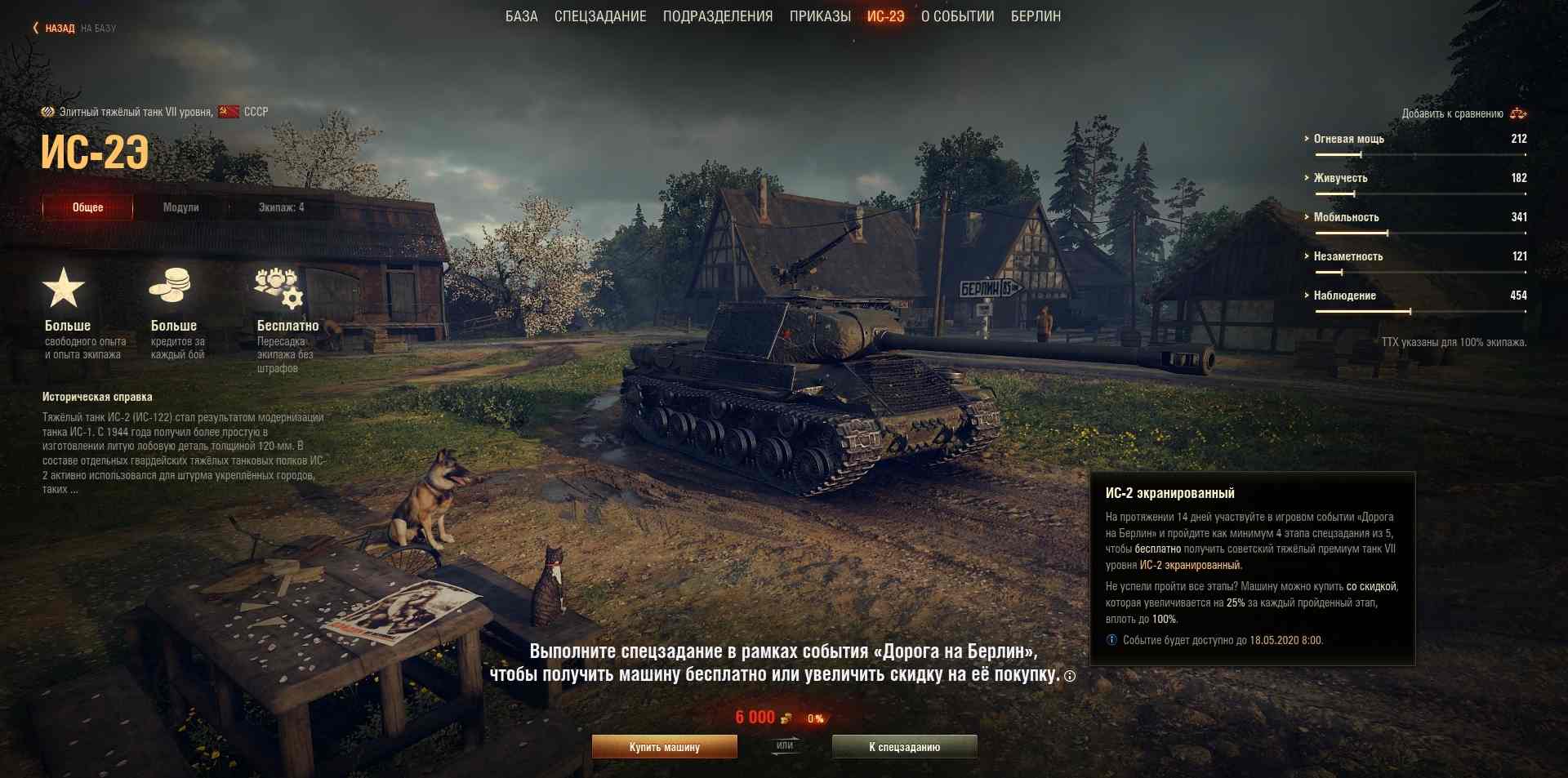Add vehicle to comparison (Добавить к сравнению)
Viewport: 1568px width, 778px height.
1463,113
